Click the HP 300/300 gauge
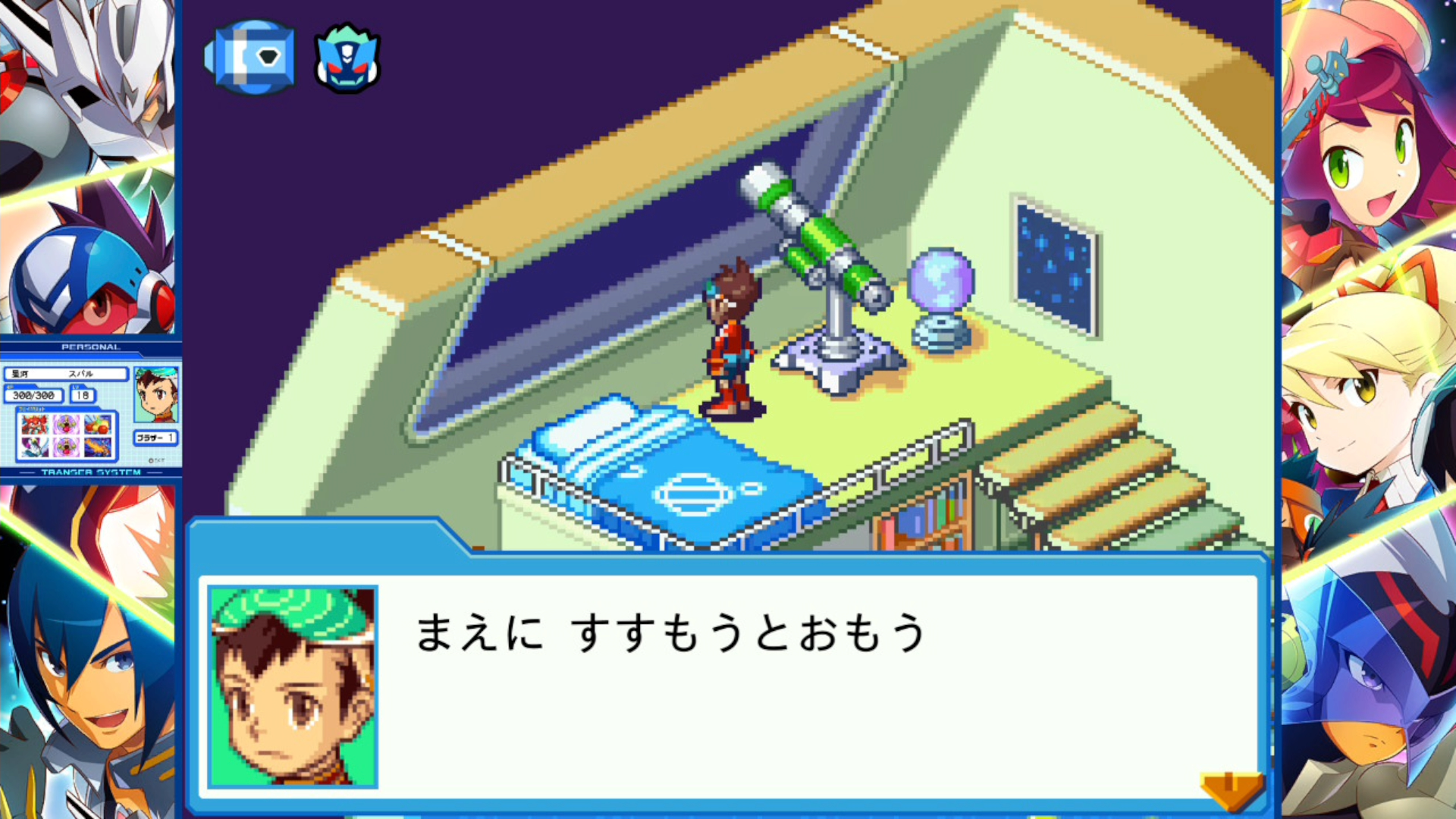Image resolution: width=1456 pixels, height=819 pixels. pos(33,394)
